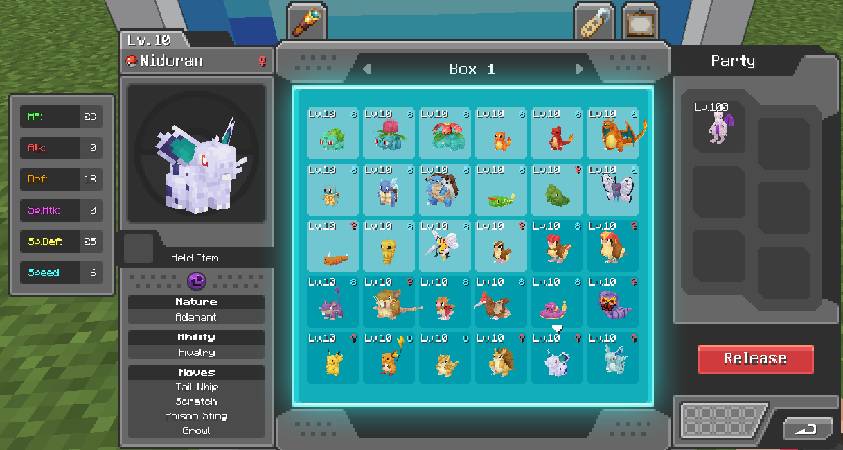Screen dimensions: 843x450
Task: Click the wand icon above the box
Action: coord(306,22)
